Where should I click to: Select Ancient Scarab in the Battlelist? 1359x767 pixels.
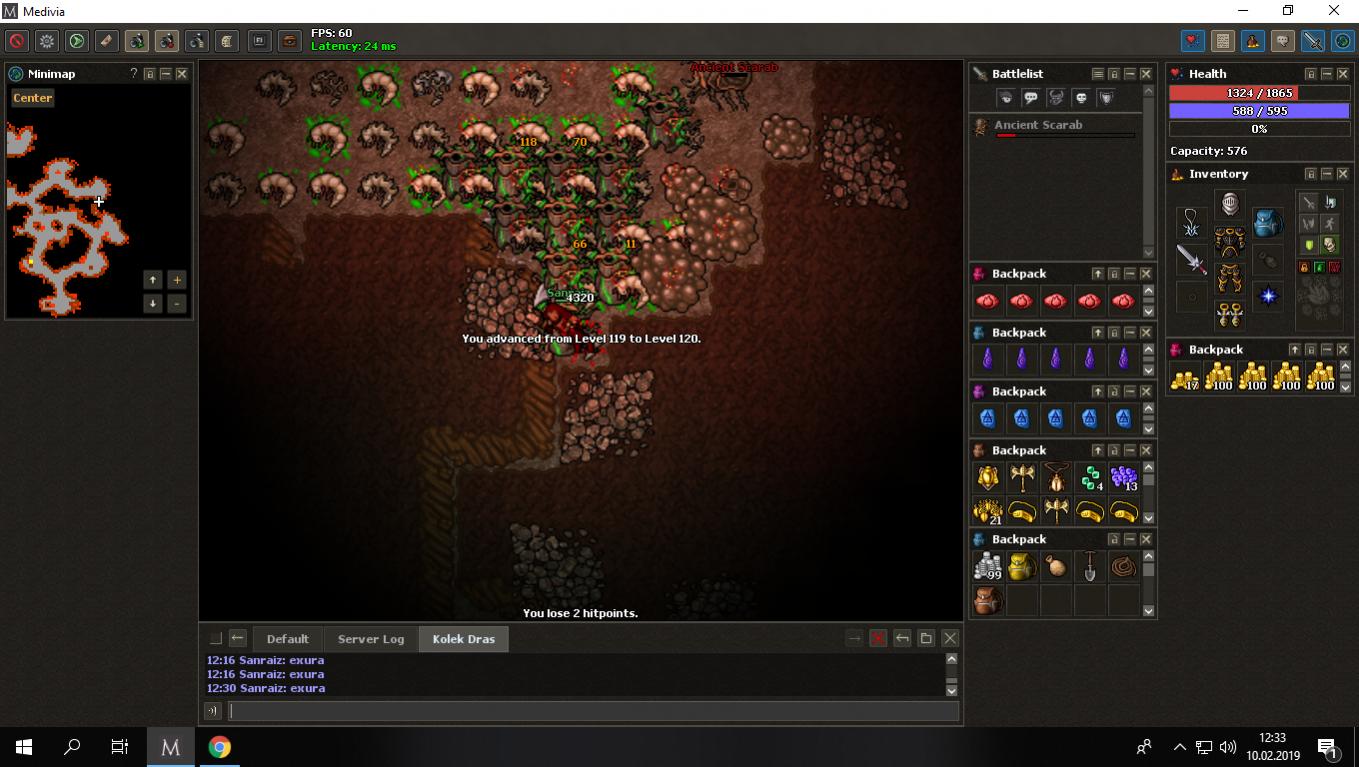[x=1038, y=125]
